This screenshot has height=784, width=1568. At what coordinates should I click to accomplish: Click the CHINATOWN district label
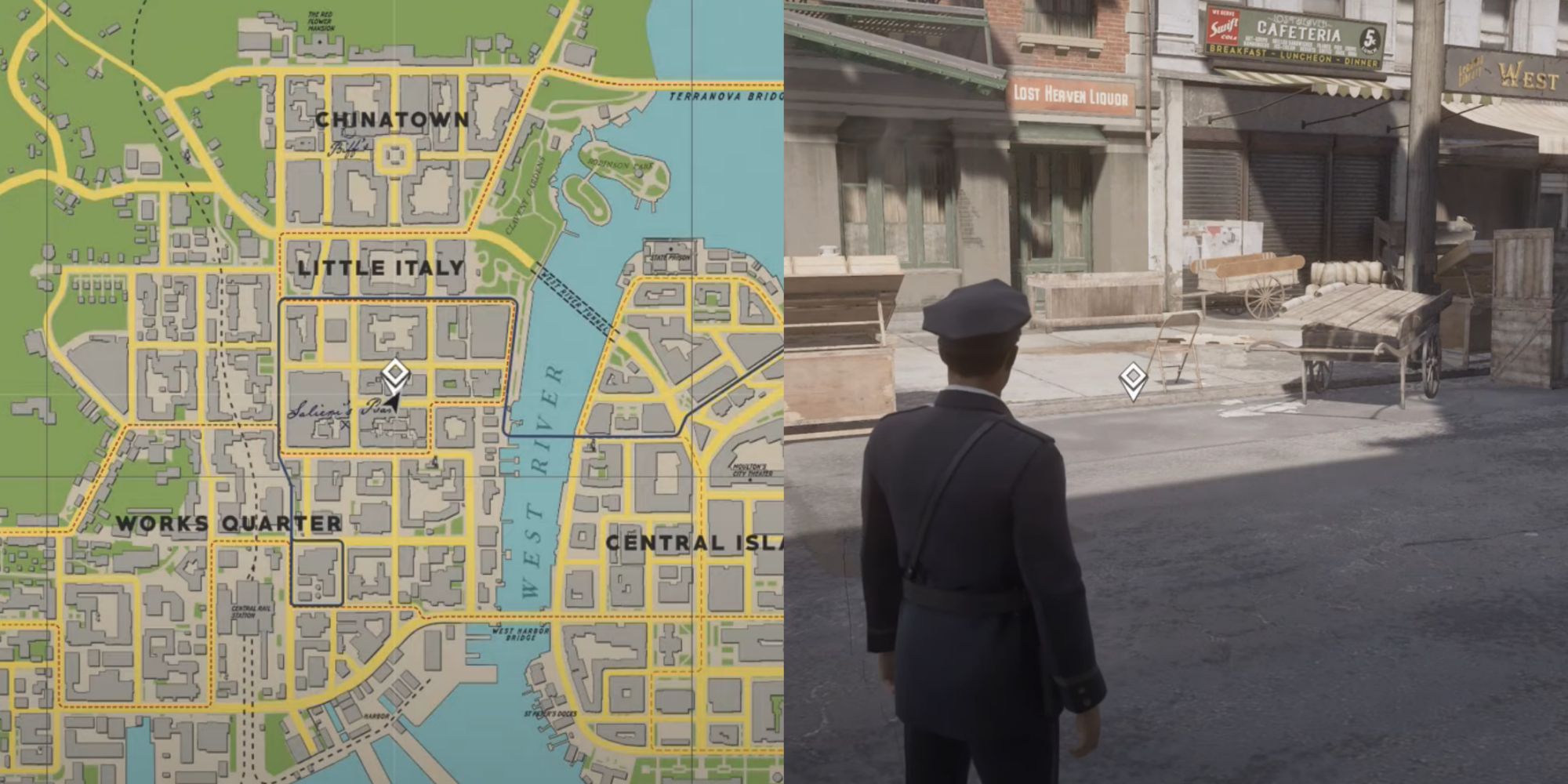click(x=392, y=119)
